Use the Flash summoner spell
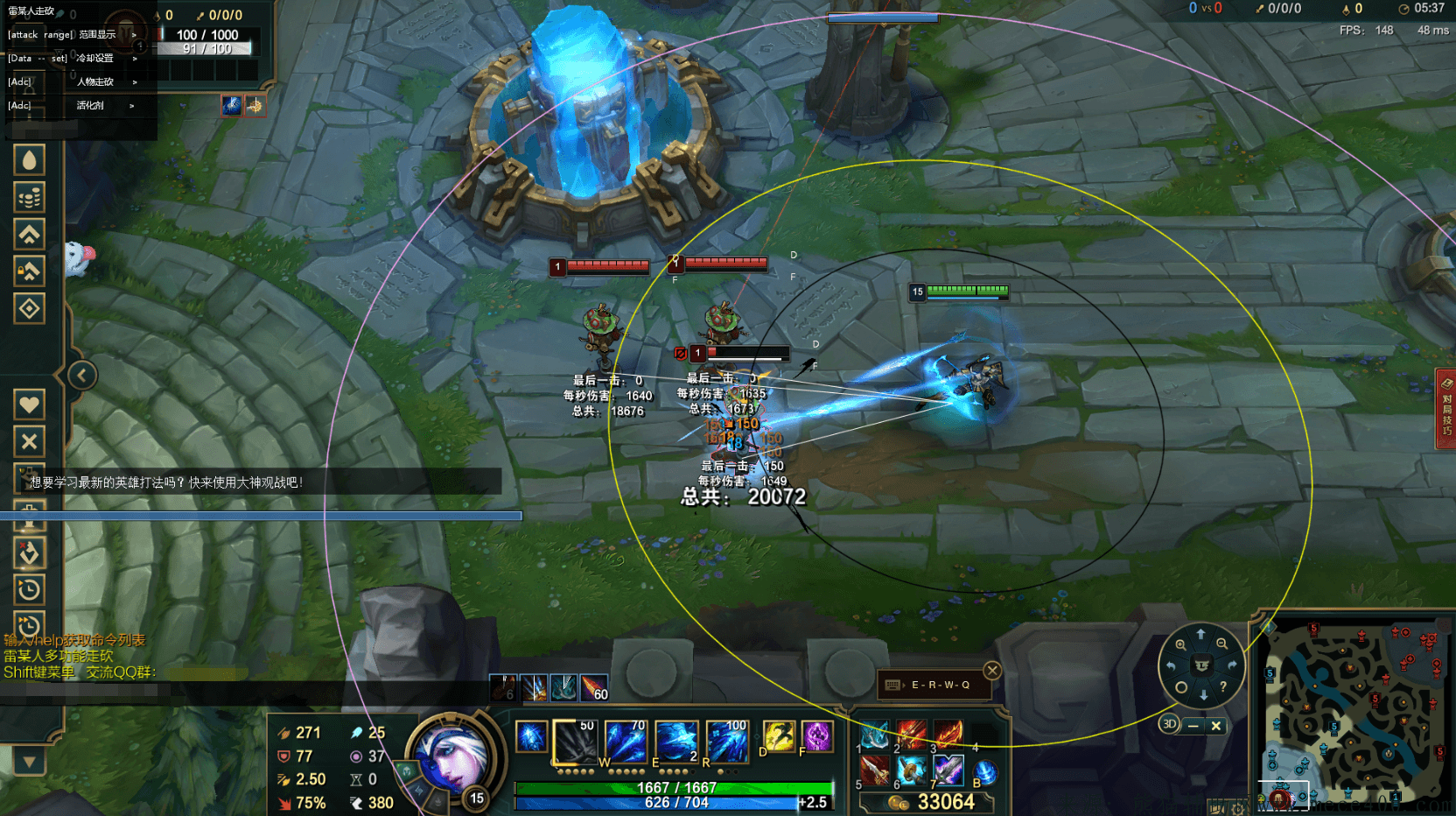The height and width of the screenshot is (816, 1456). coord(778,736)
